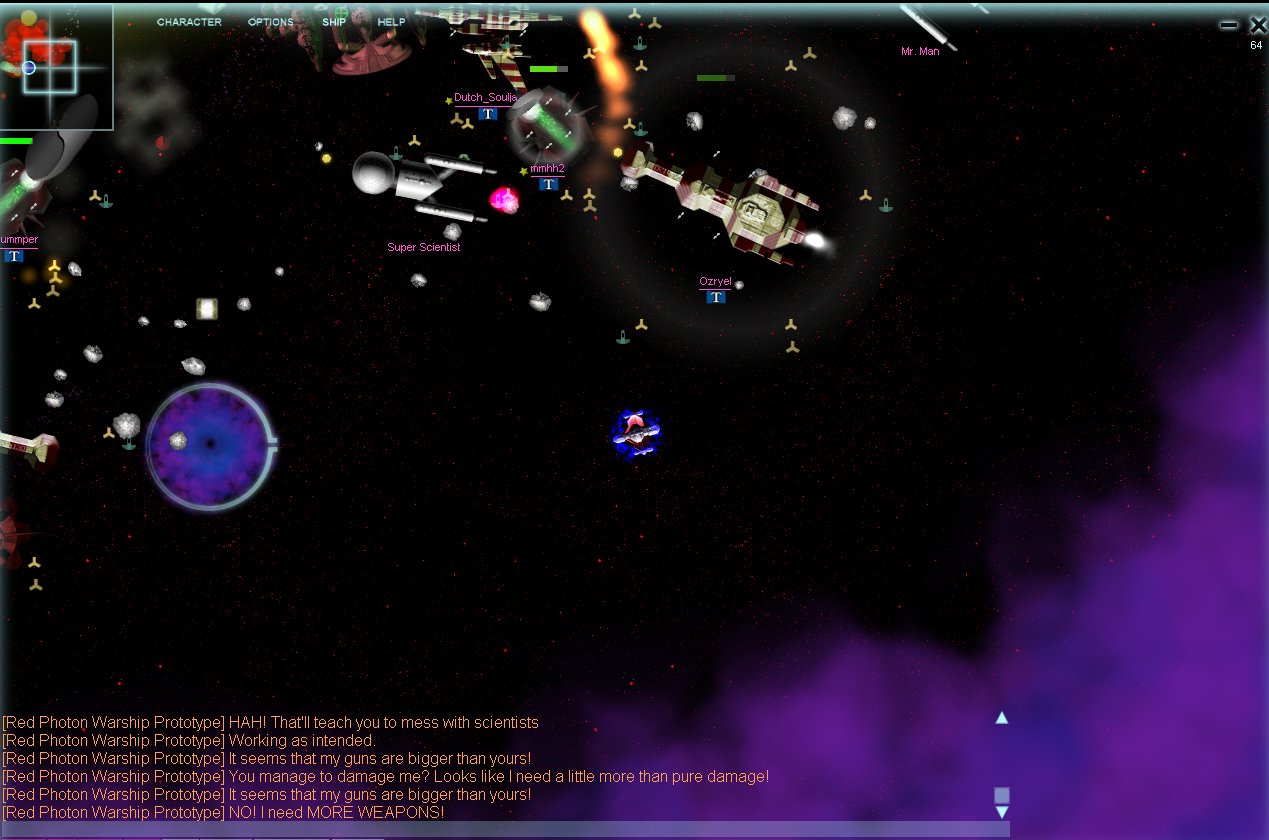Viewport: 1269px width, 840px height.
Task: Click the chat scroll-up arrow
Action: [1001, 718]
